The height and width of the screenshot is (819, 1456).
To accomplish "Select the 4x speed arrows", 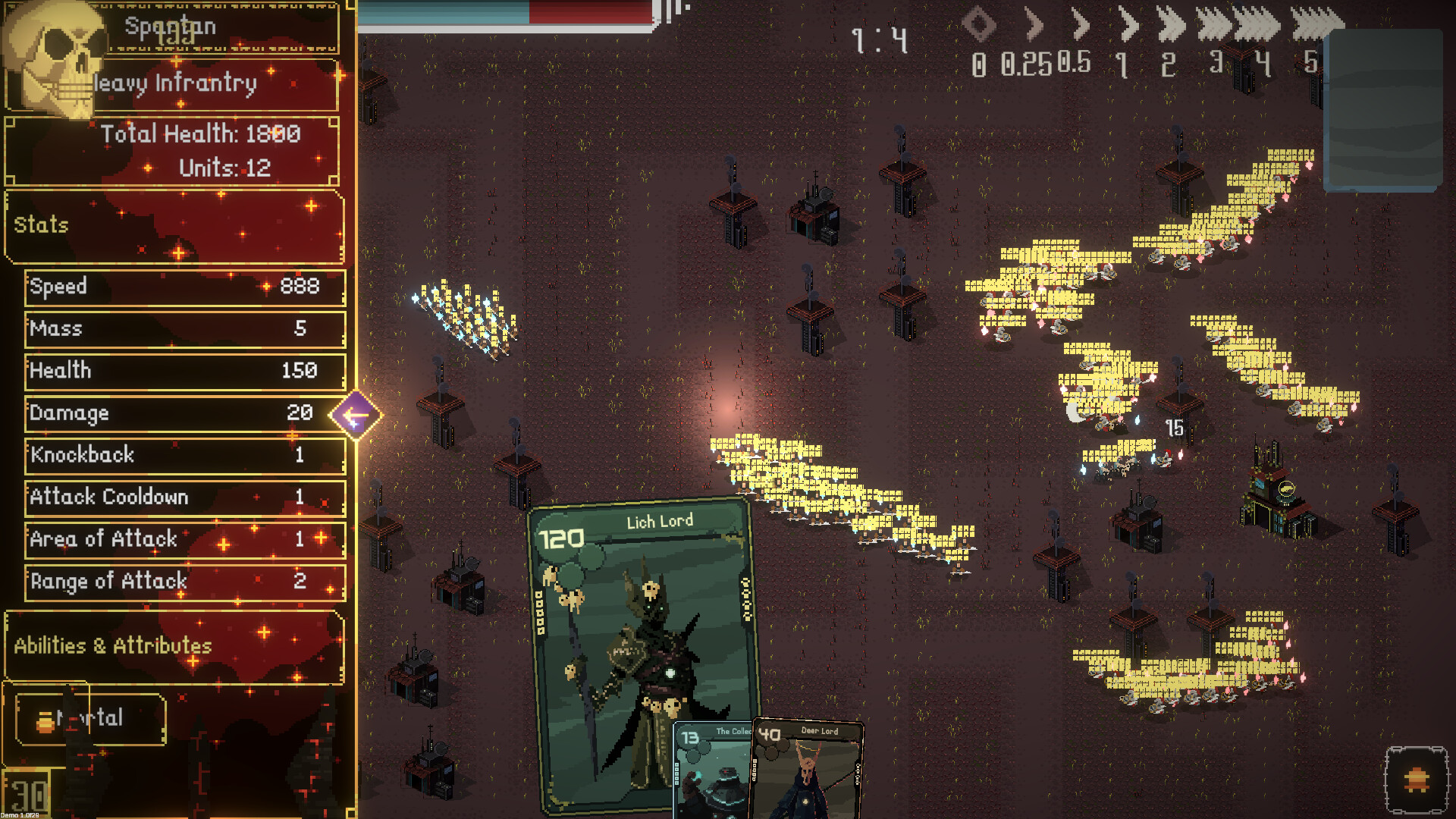I will (1257, 27).
